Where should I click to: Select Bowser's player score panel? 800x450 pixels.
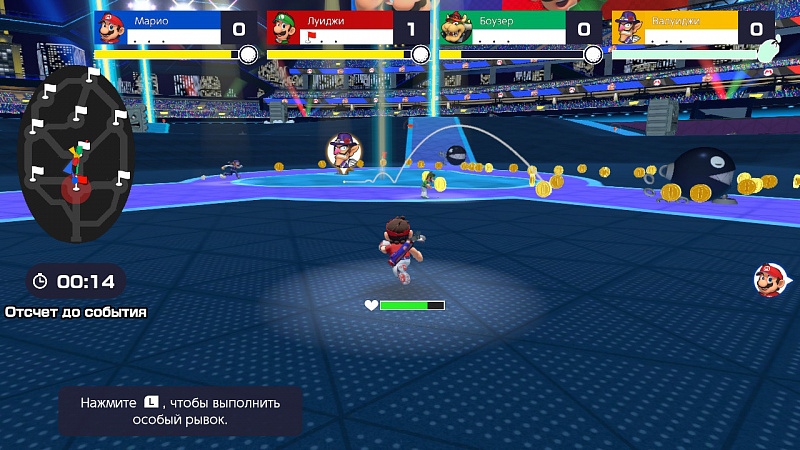coord(516,28)
